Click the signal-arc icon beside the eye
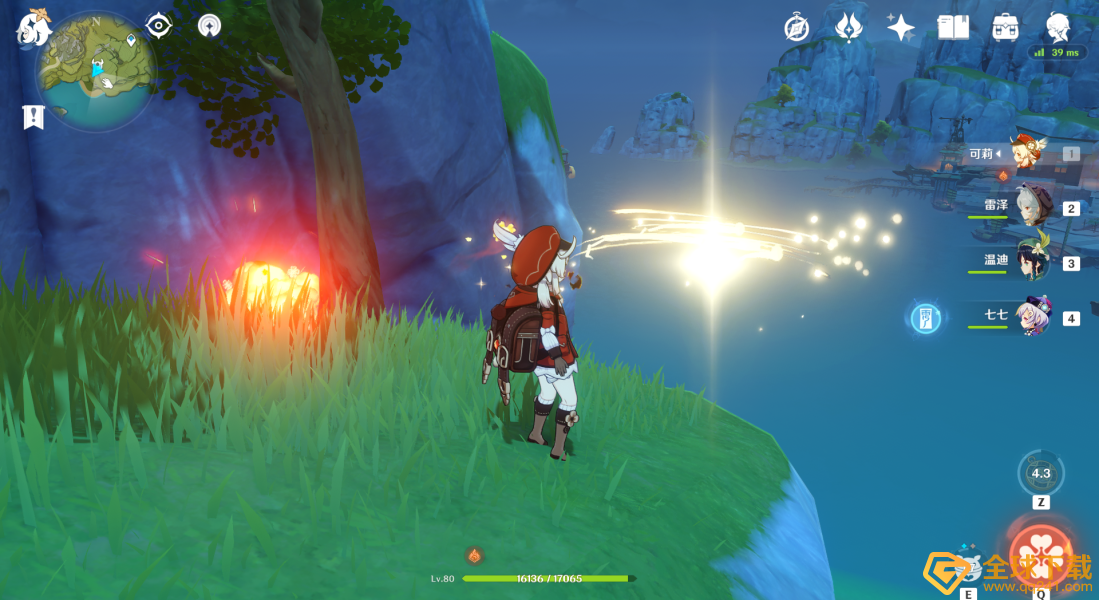The image size is (1099, 600). point(209,26)
